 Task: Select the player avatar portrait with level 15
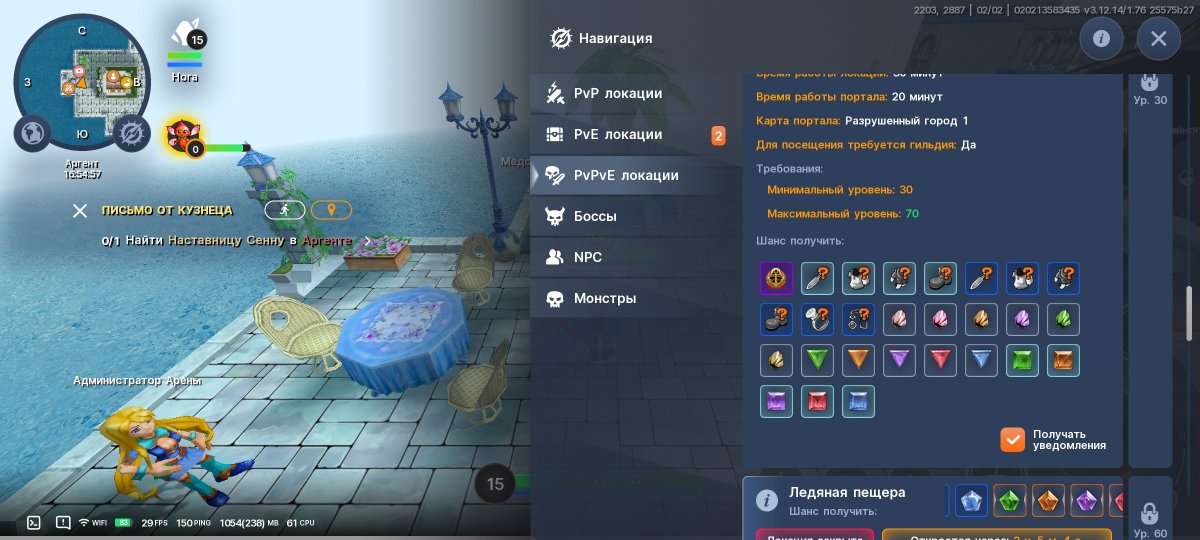coord(185,38)
